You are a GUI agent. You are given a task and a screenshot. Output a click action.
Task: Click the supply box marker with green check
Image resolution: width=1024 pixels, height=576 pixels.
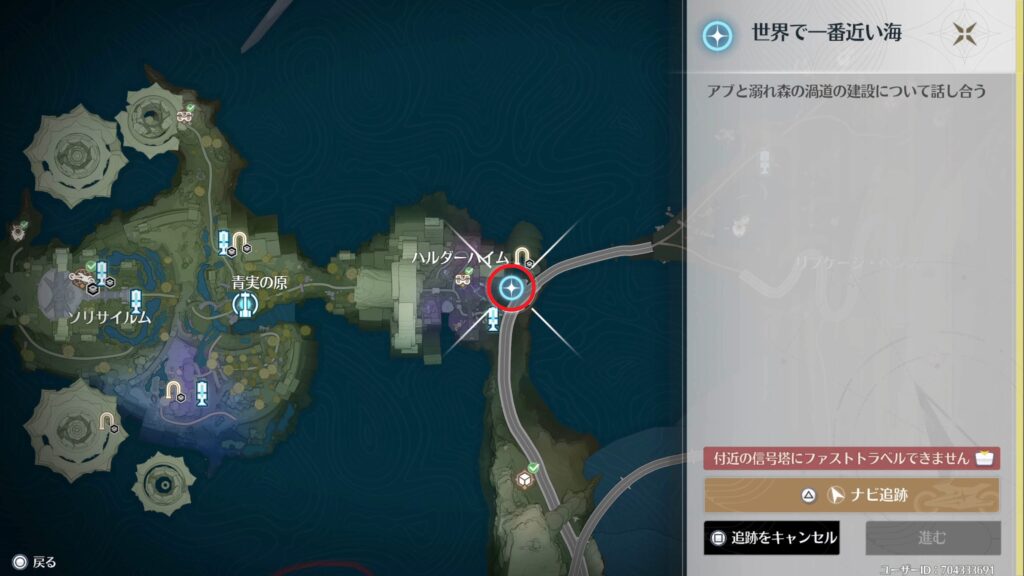pos(524,479)
